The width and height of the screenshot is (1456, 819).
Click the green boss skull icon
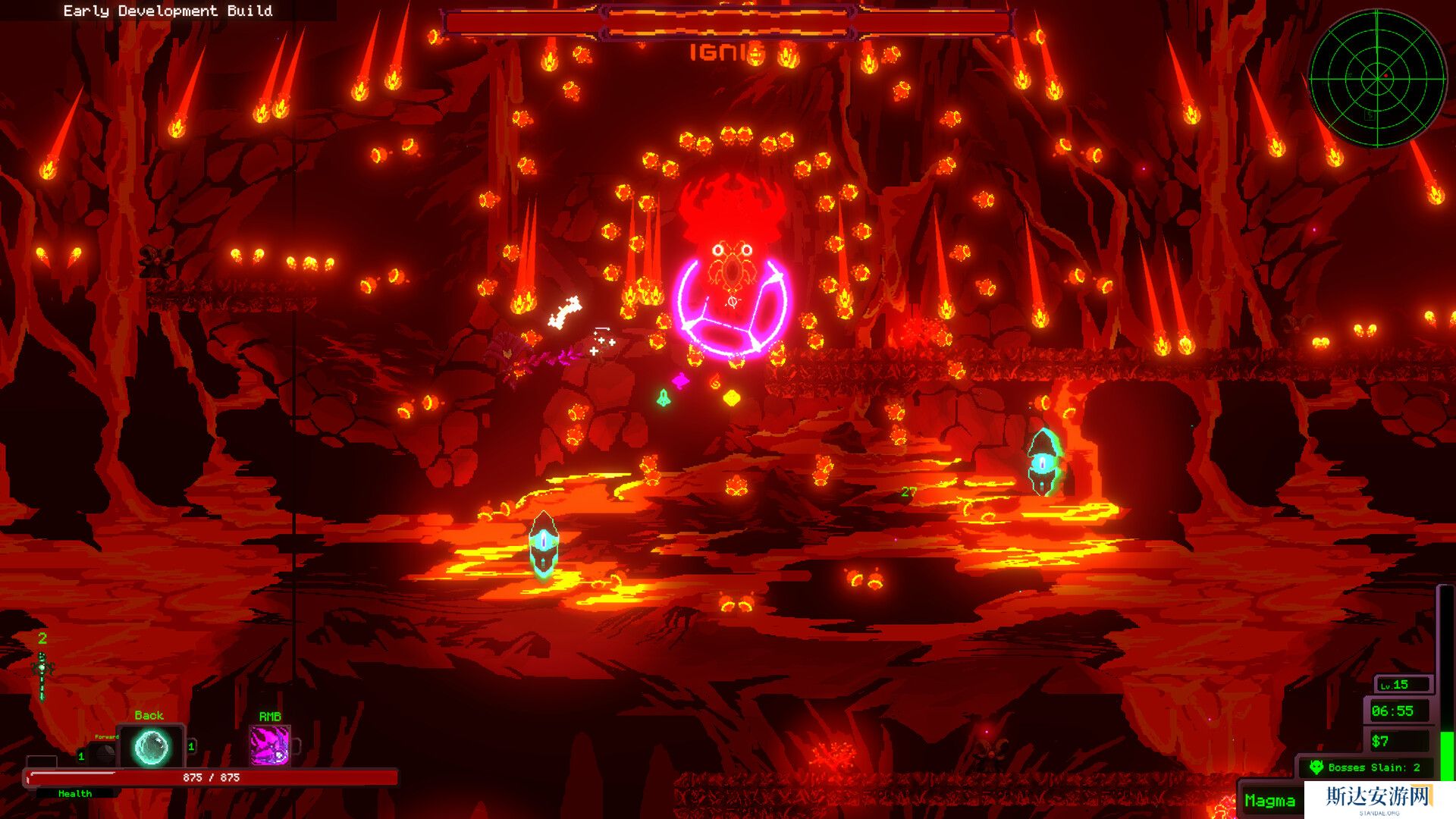pos(1316,767)
